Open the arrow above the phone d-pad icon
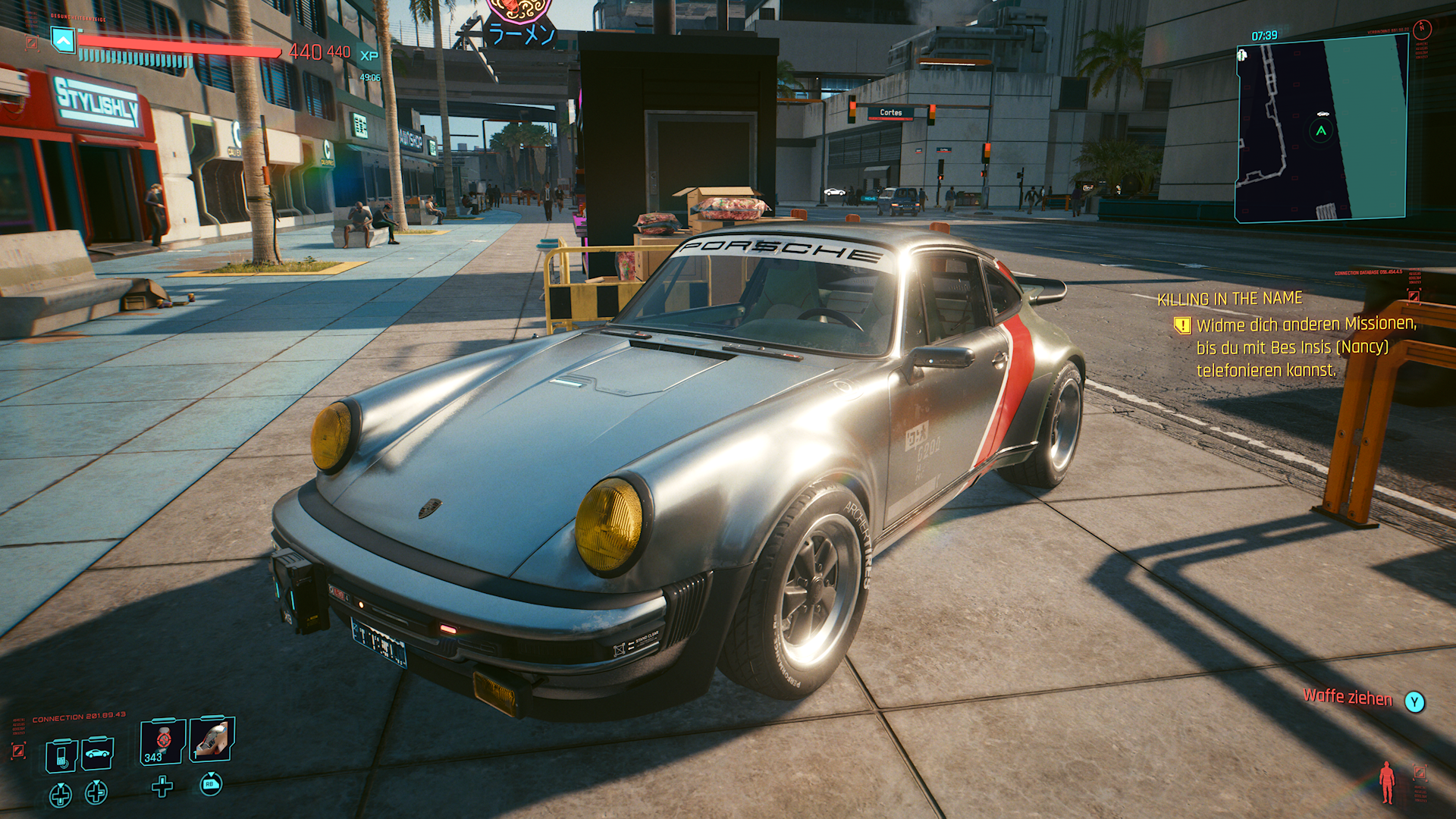The width and height of the screenshot is (1456, 819). (61, 786)
